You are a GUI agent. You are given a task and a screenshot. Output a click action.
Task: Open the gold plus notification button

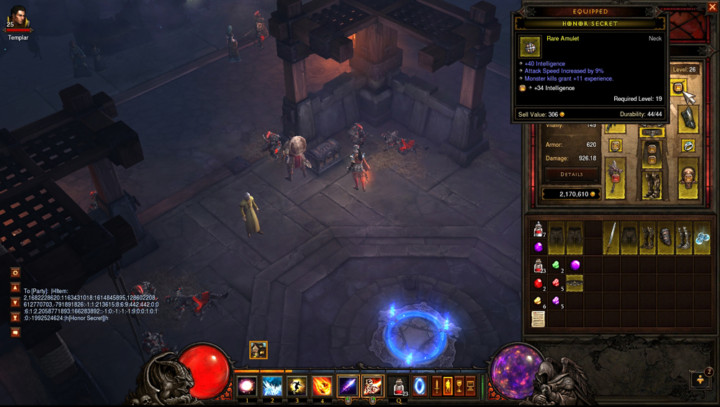point(700,380)
